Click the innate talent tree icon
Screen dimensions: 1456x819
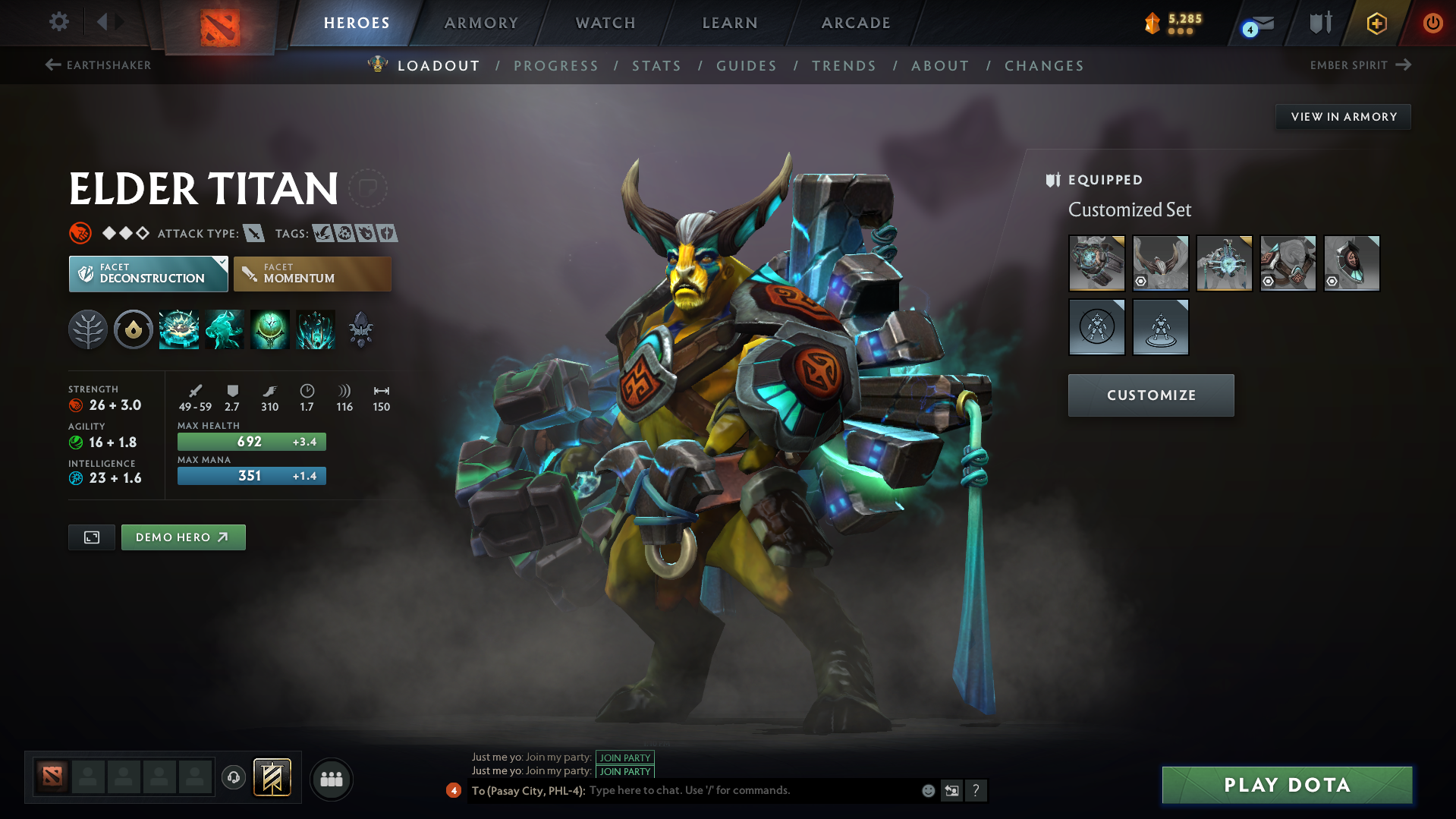(87, 329)
